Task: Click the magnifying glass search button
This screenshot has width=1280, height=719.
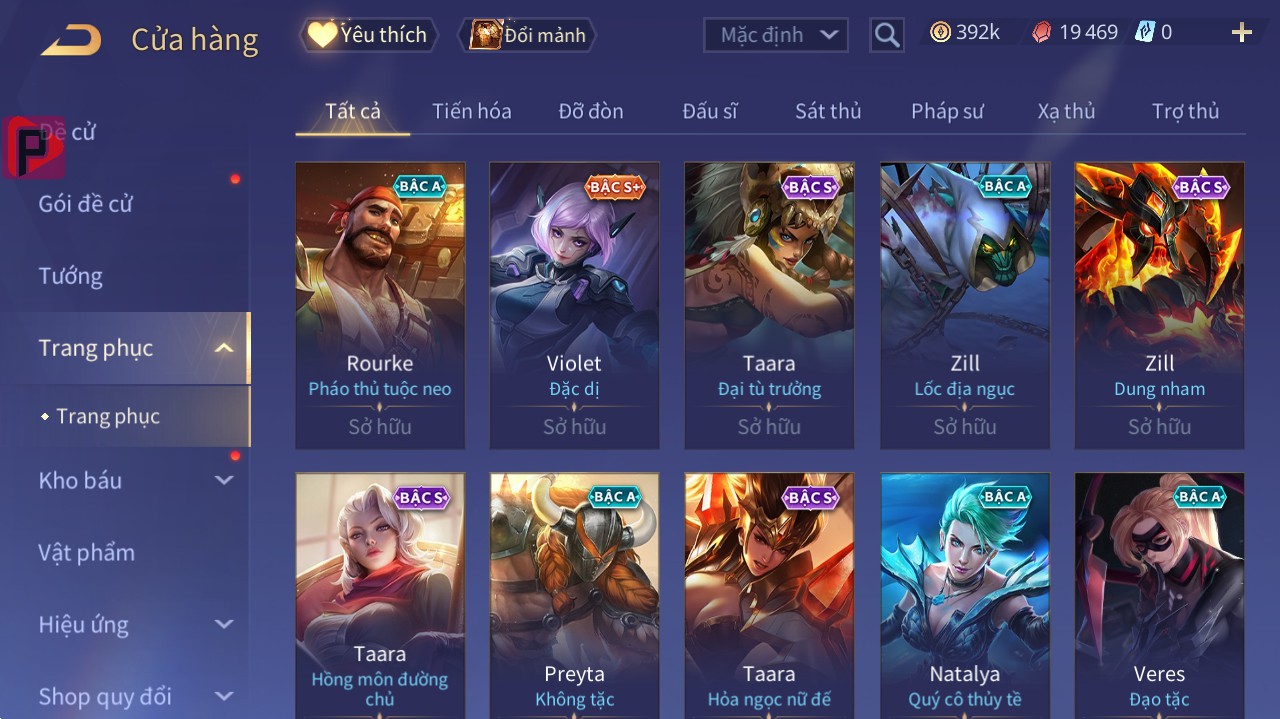Action: pyautogui.click(x=886, y=35)
